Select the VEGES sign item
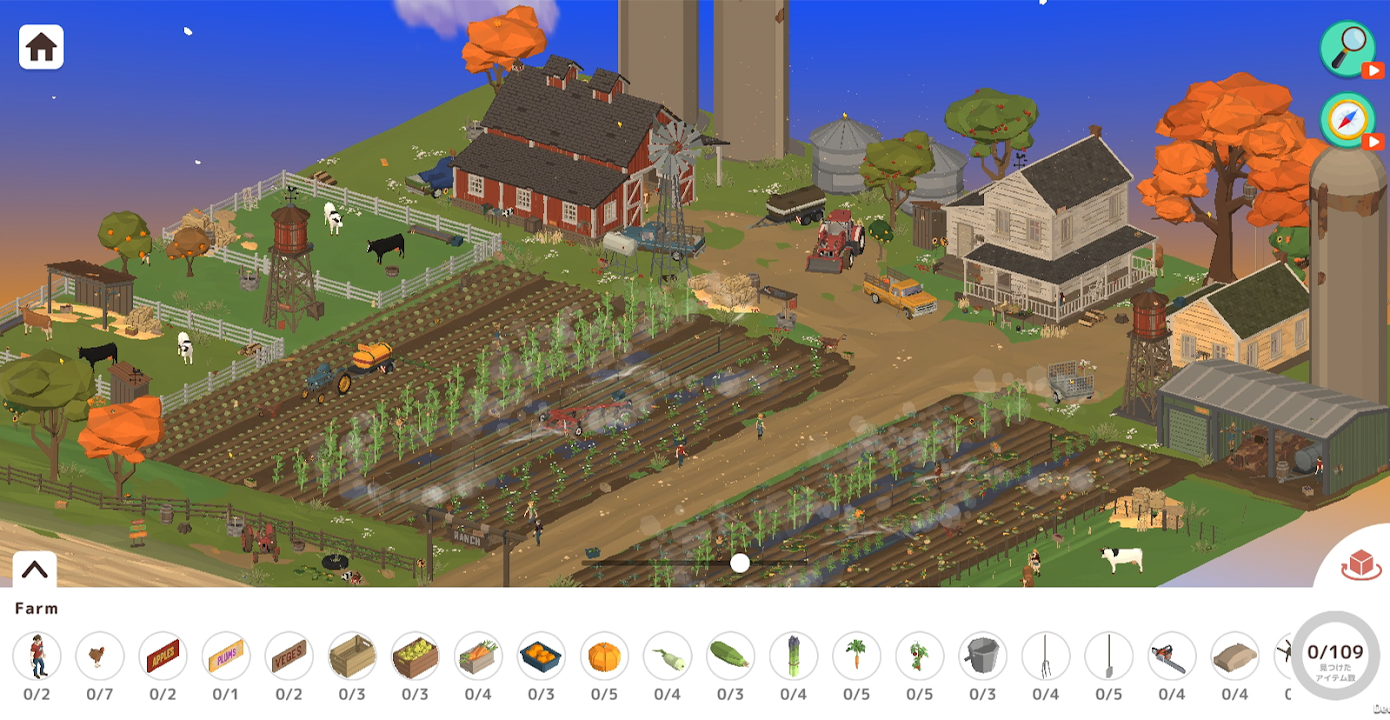Screen dimensions: 1390x720 (289, 657)
